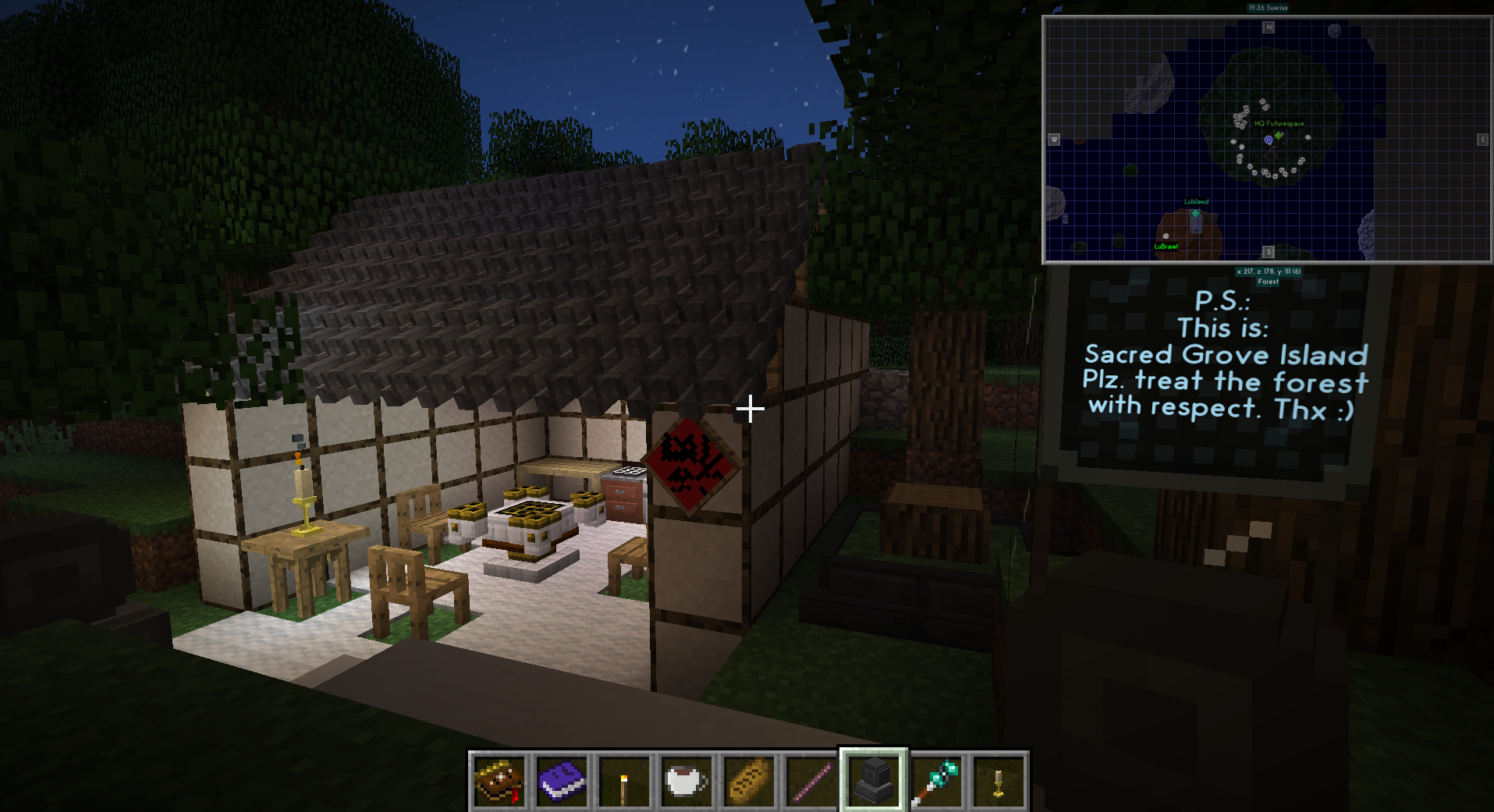Select the brown gold-trimmed book hotbar slot
This screenshot has height=812, width=1494.
499,781
